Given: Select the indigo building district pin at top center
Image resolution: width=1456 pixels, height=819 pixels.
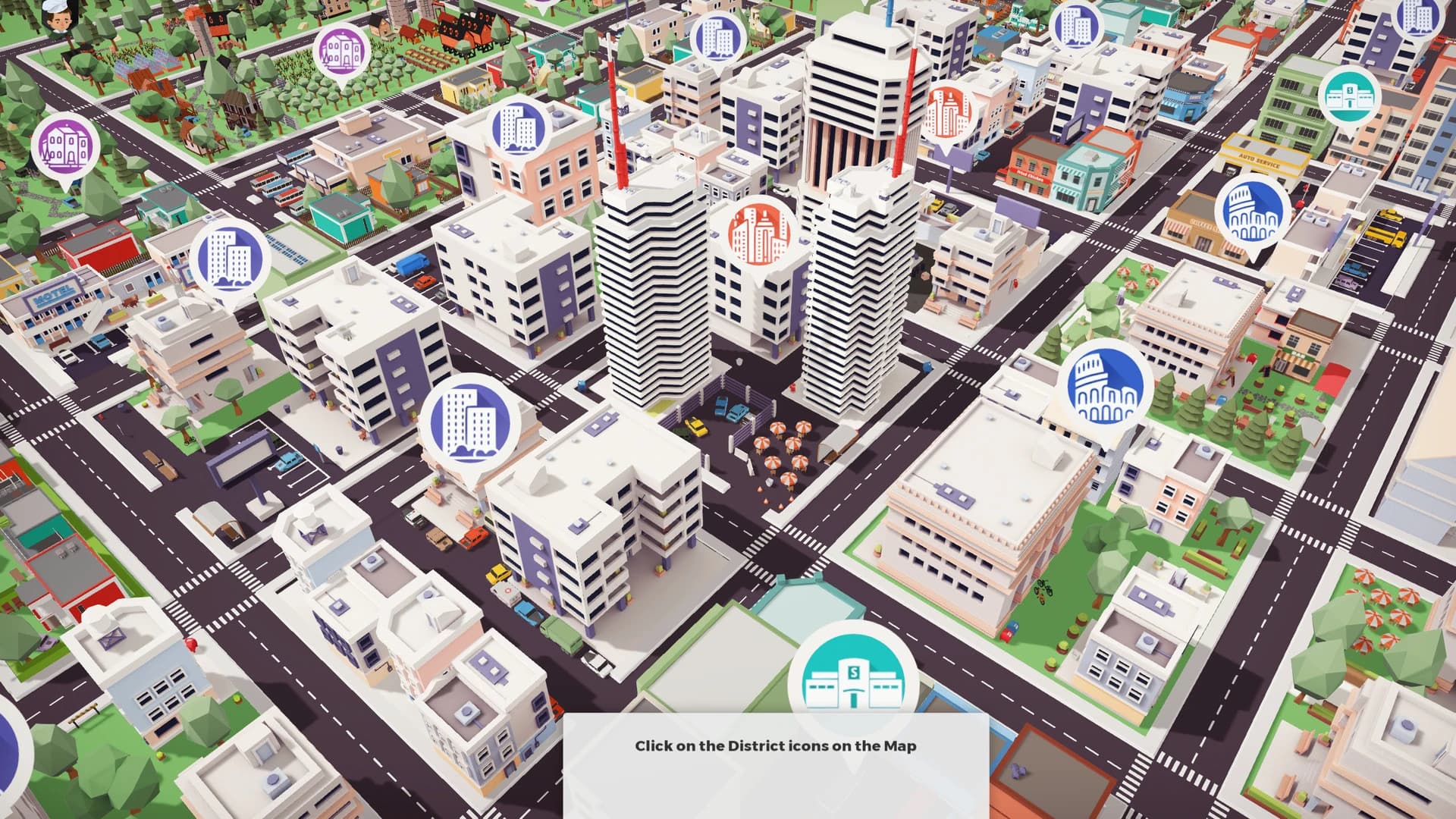Looking at the screenshot, I should [516, 129].
